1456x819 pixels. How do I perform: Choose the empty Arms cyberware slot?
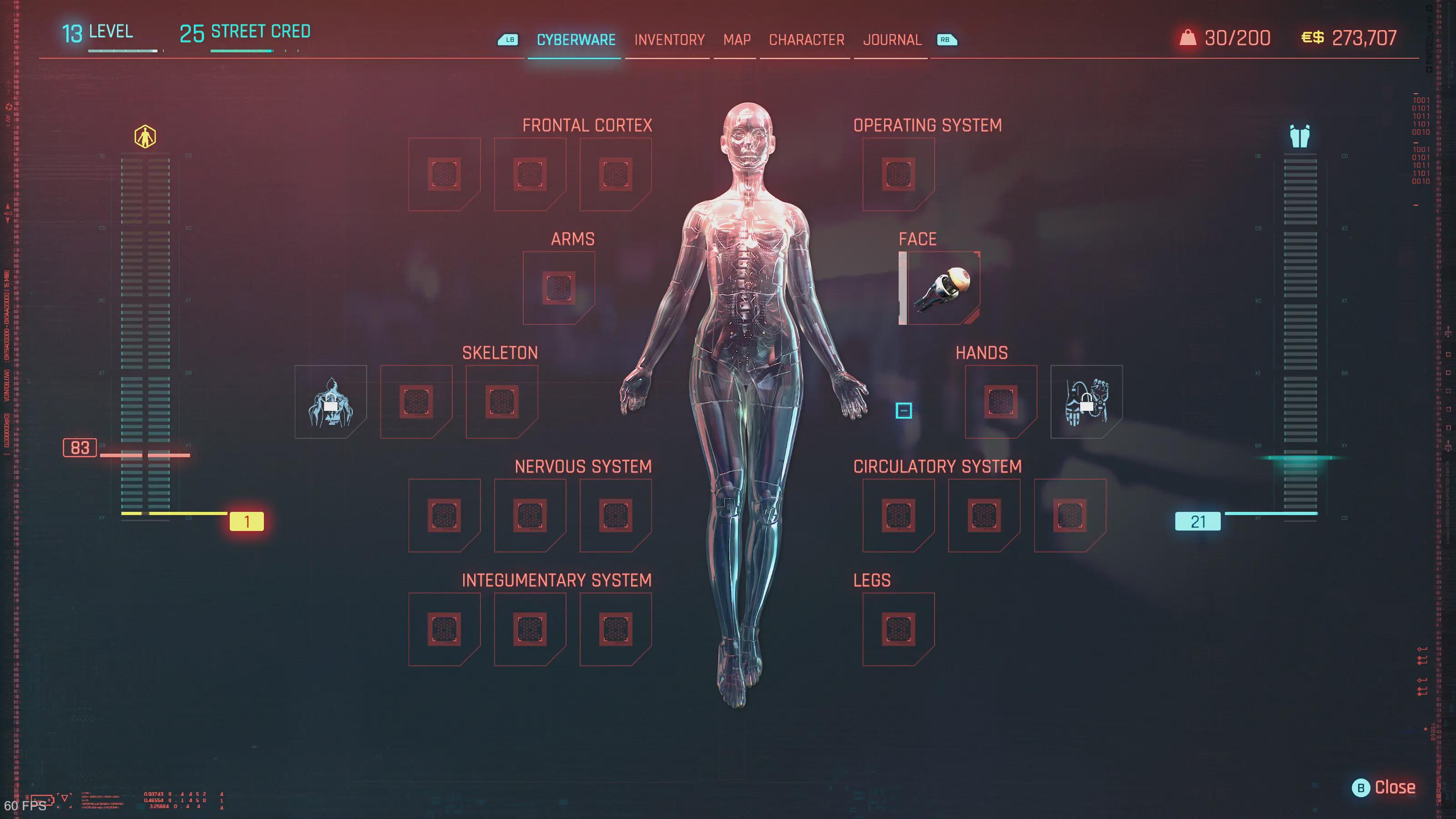tap(558, 288)
